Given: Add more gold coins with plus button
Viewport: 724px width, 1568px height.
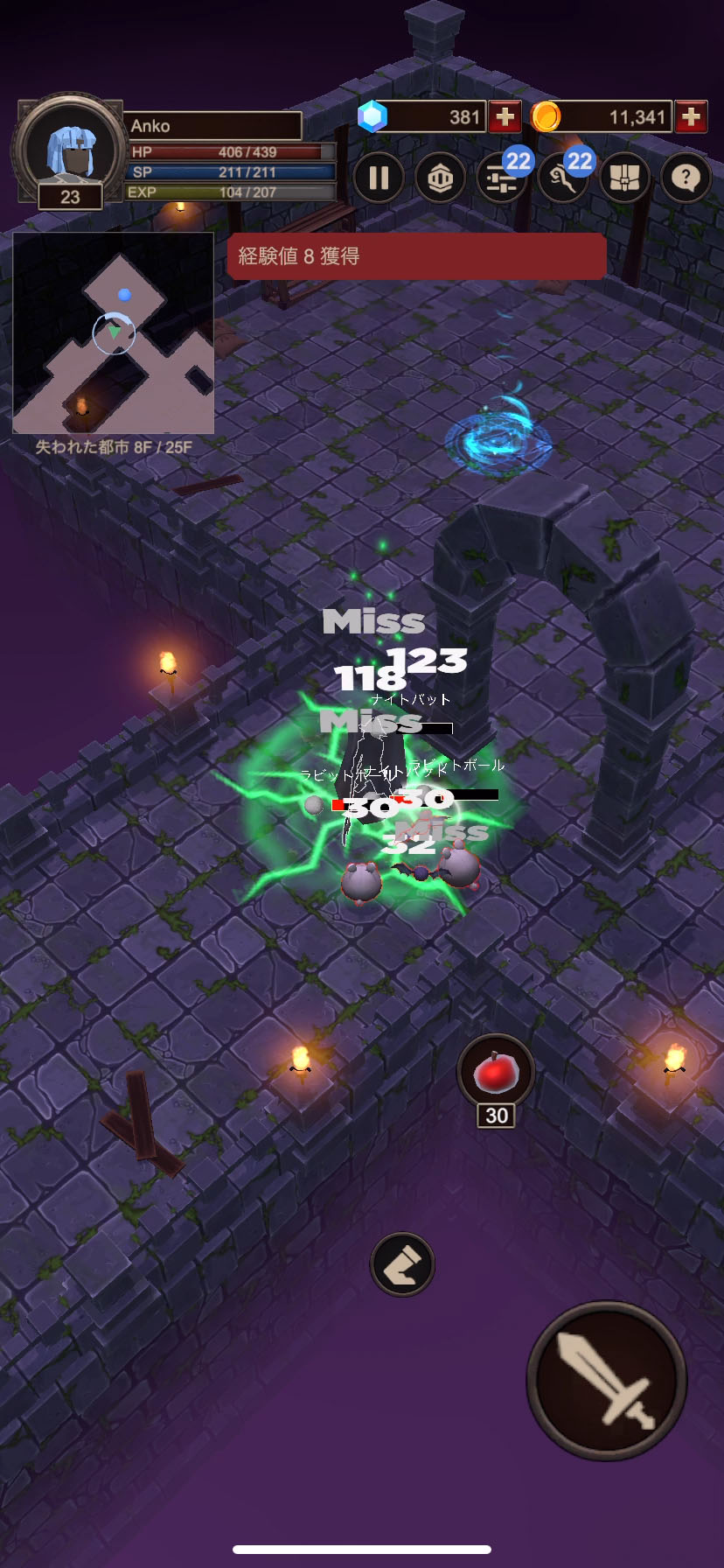Looking at the screenshot, I should (691, 116).
